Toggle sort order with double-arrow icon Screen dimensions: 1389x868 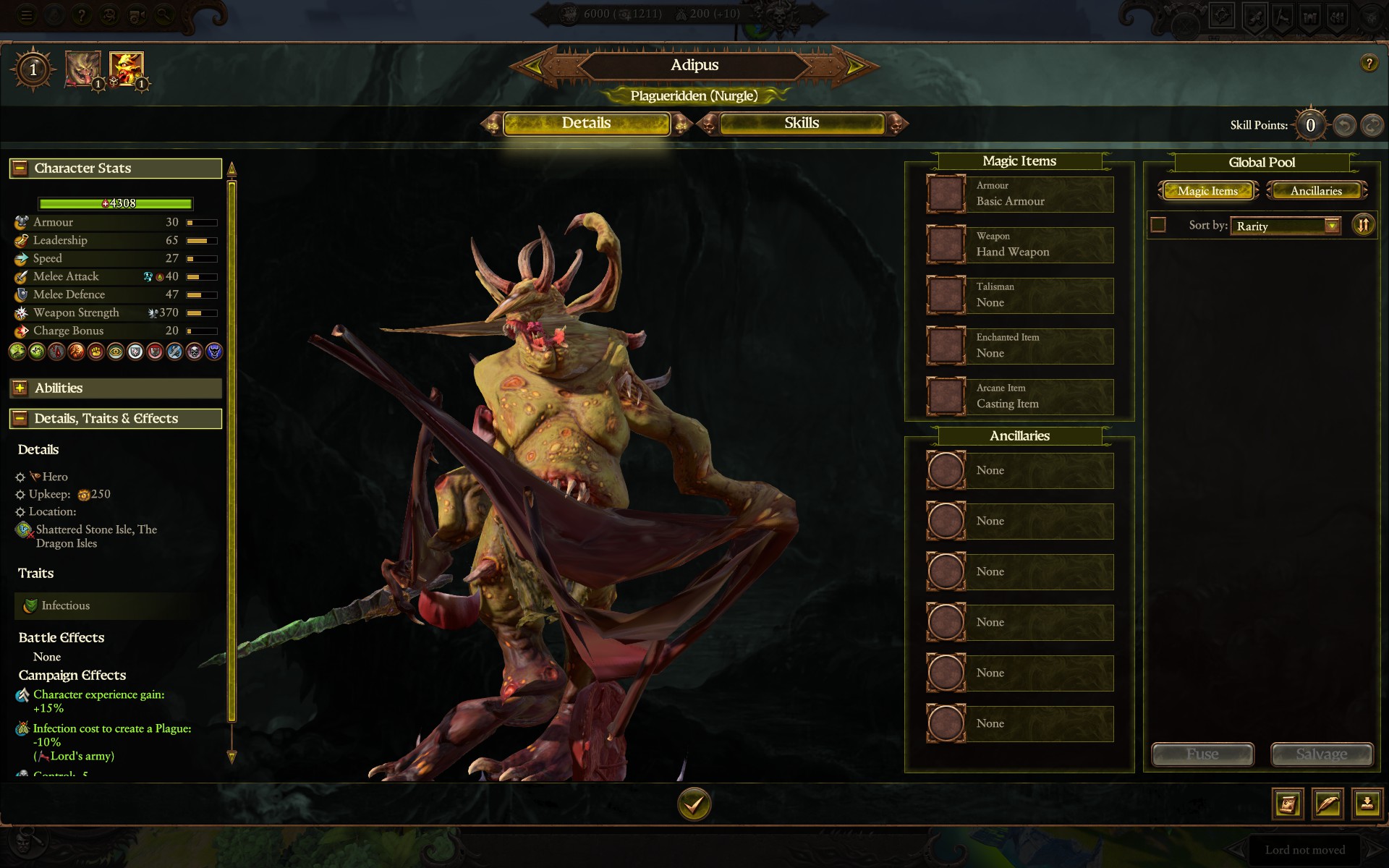click(1364, 225)
